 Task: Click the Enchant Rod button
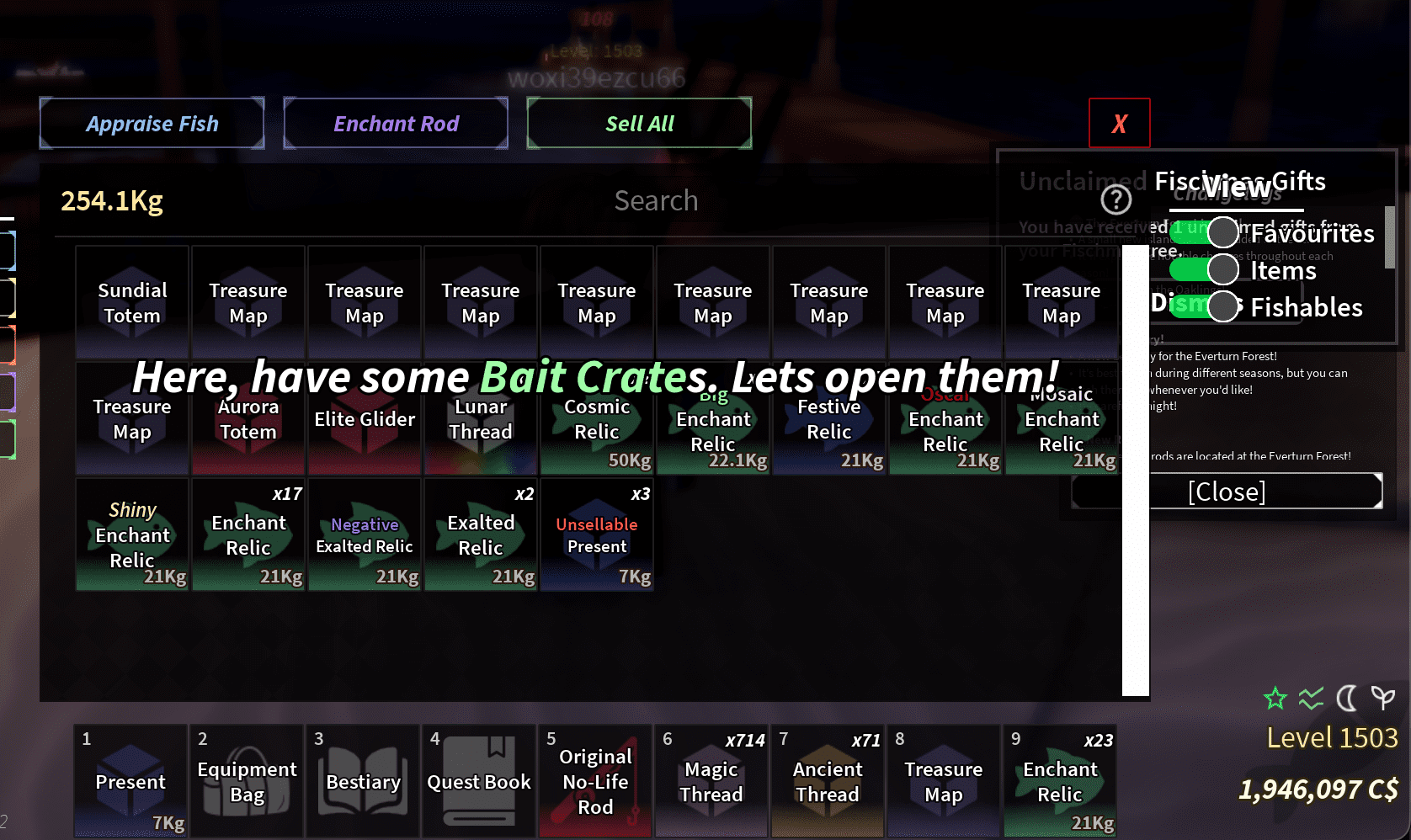click(x=396, y=123)
